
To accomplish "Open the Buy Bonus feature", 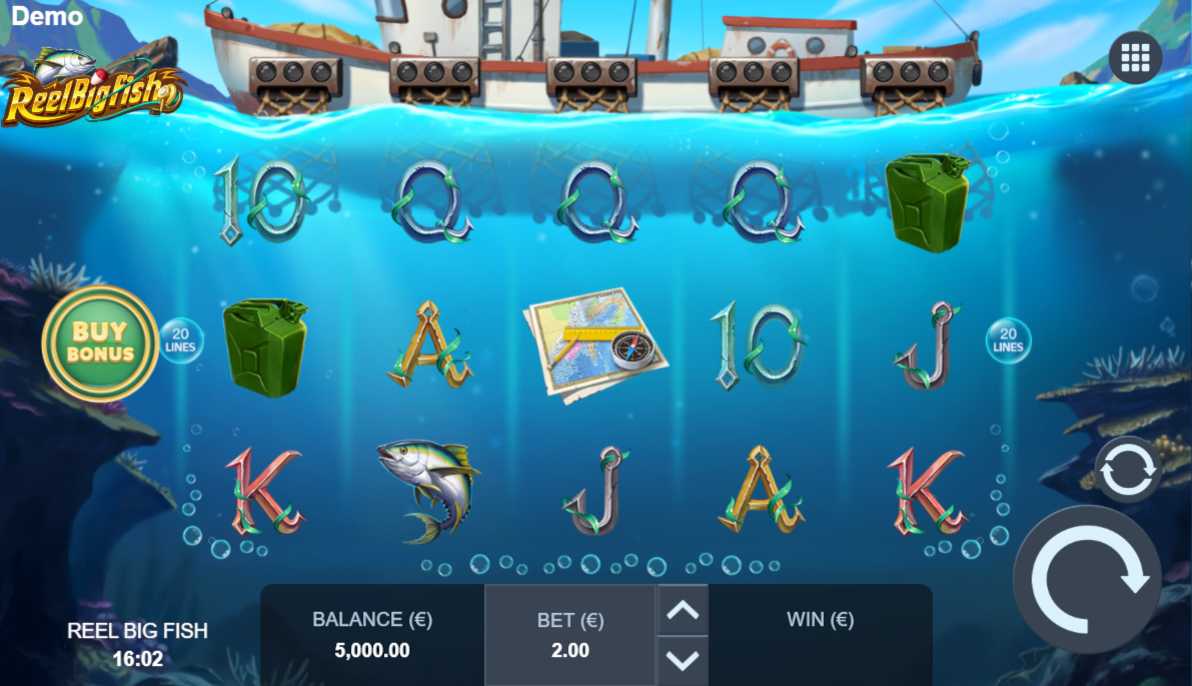I will [99, 343].
